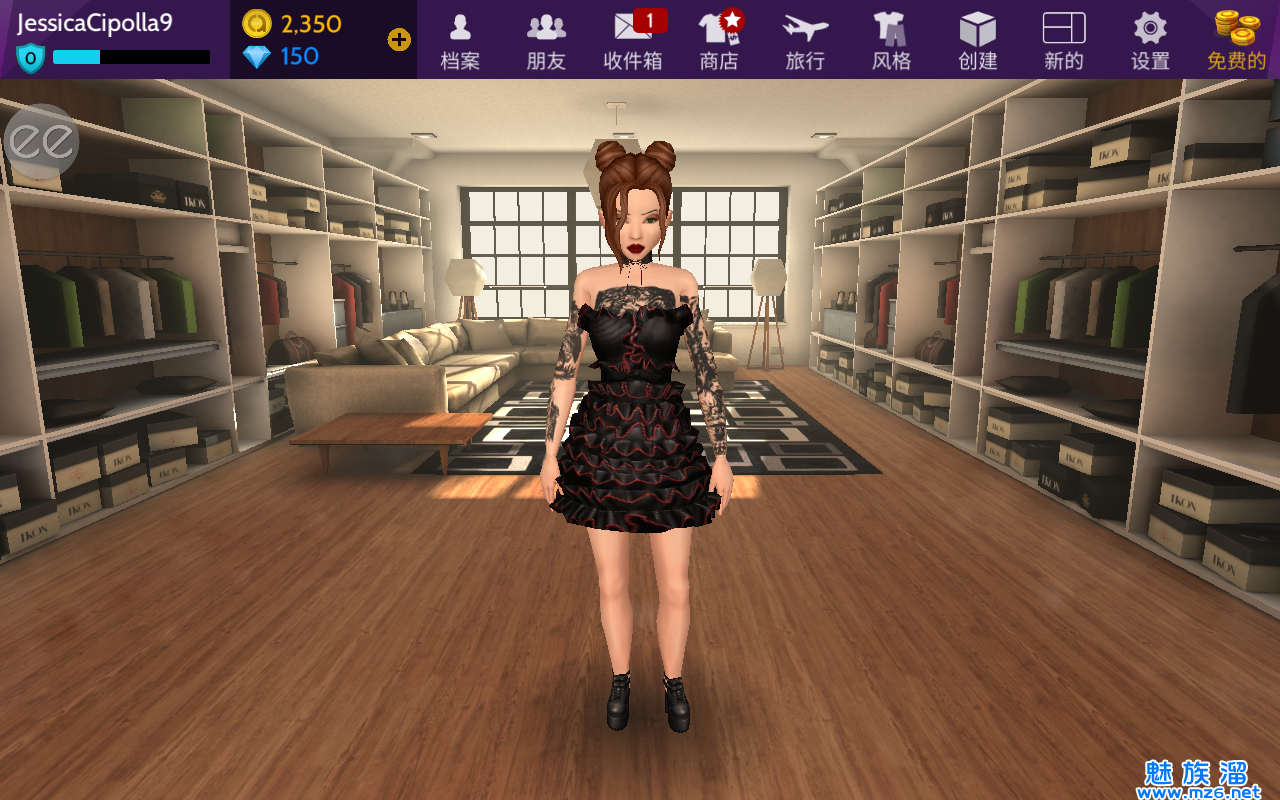Tap the round grey overlay logo button
This screenshot has width=1280, height=800.
click(x=41, y=142)
